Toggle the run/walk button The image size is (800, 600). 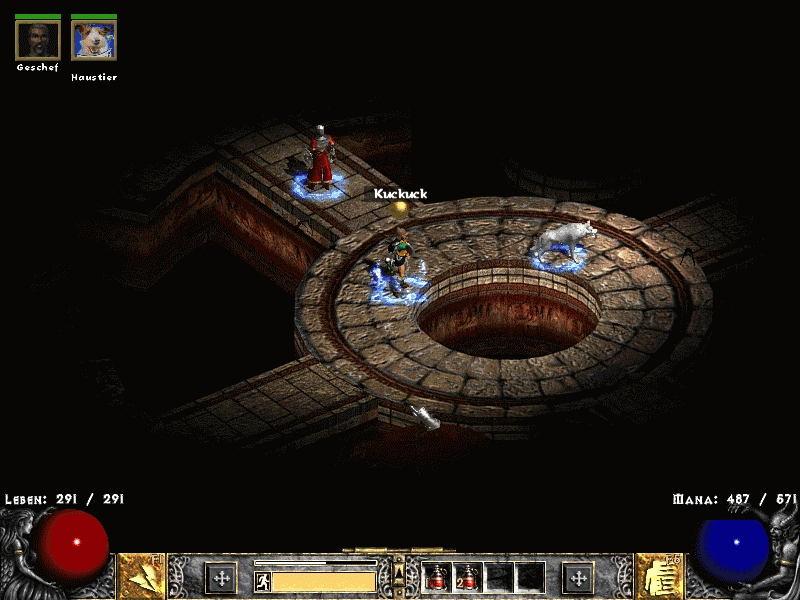pos(263,581)
